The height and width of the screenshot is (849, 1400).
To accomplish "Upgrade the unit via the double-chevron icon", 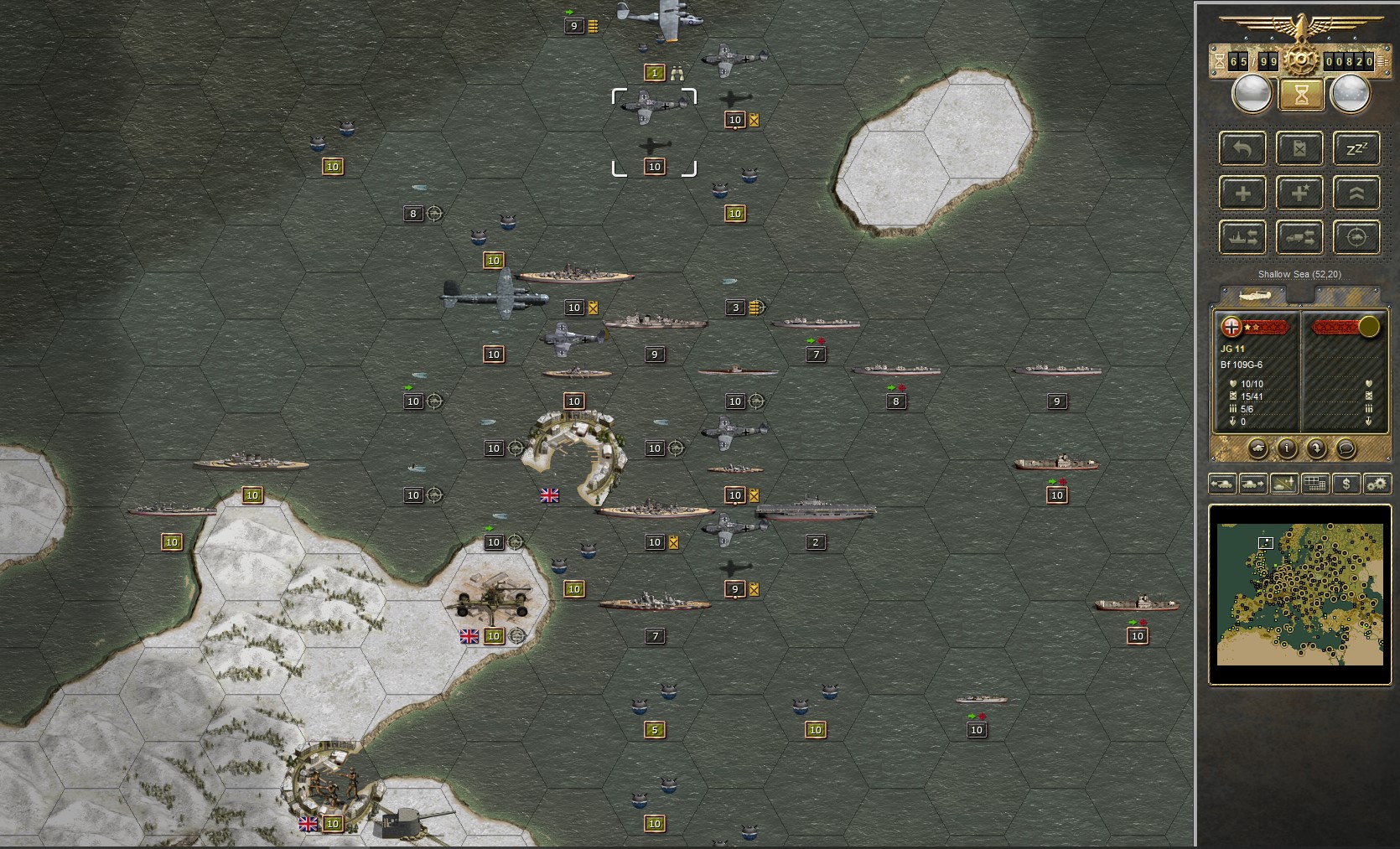I will coord(1356,194).
